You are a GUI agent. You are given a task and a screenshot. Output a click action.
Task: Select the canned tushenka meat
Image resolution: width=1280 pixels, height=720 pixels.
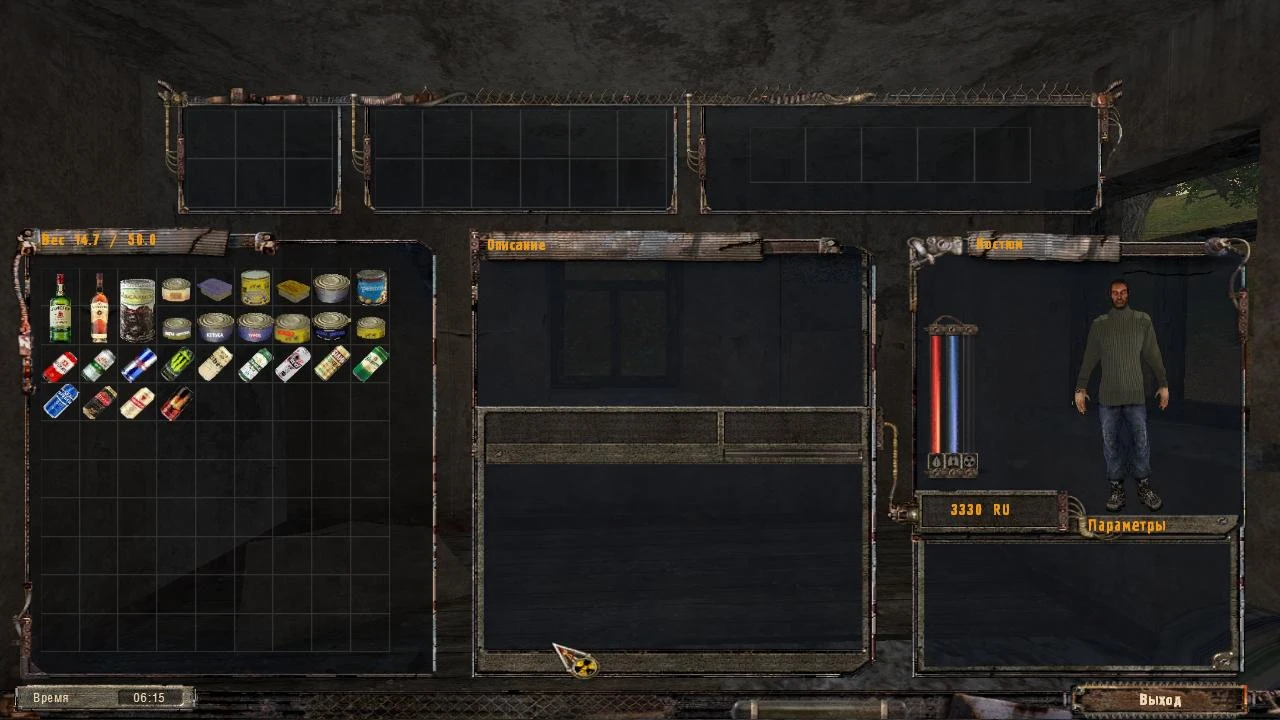pyautogui.click(x=257, y=327)
